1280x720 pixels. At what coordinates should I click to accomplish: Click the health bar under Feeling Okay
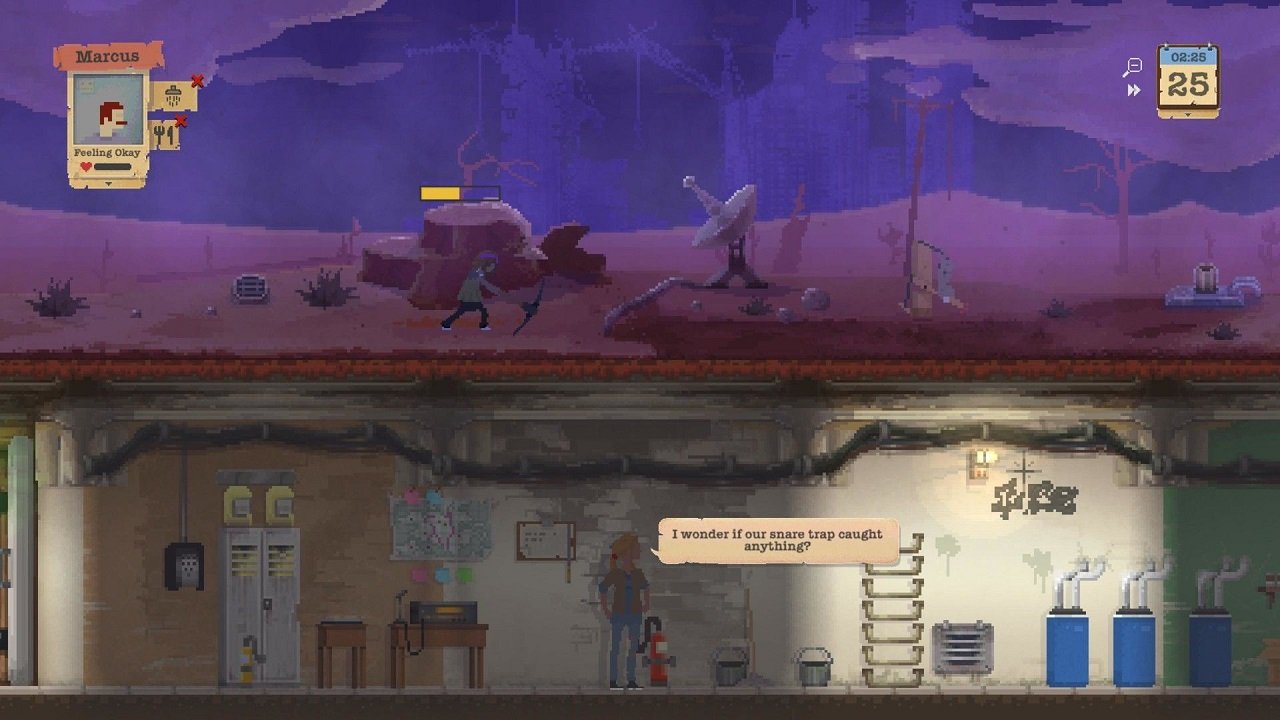click(112, 165)
